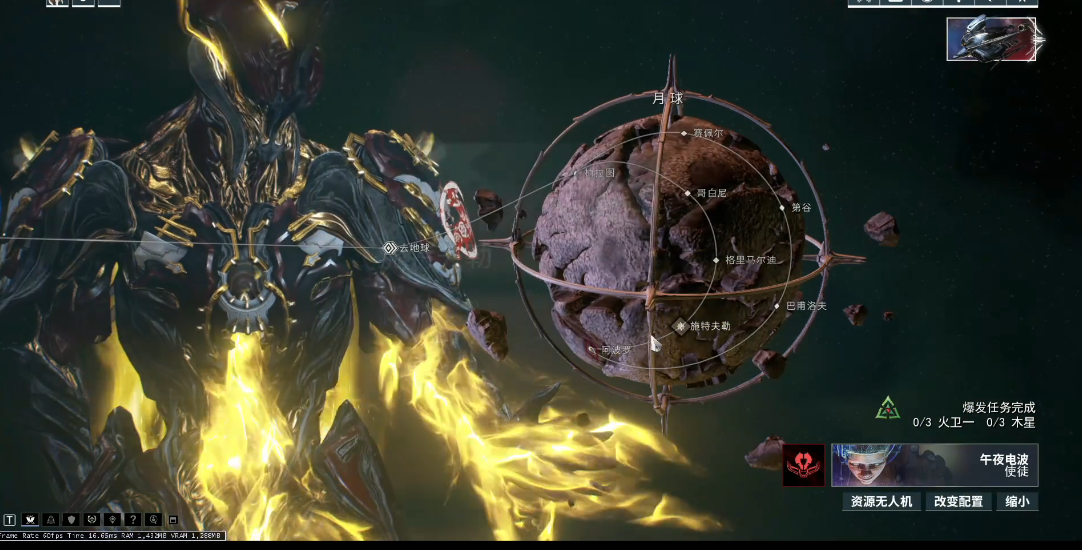
Task: Select the 巴甫洛夫 mission node
Action: tap(777, 306)
